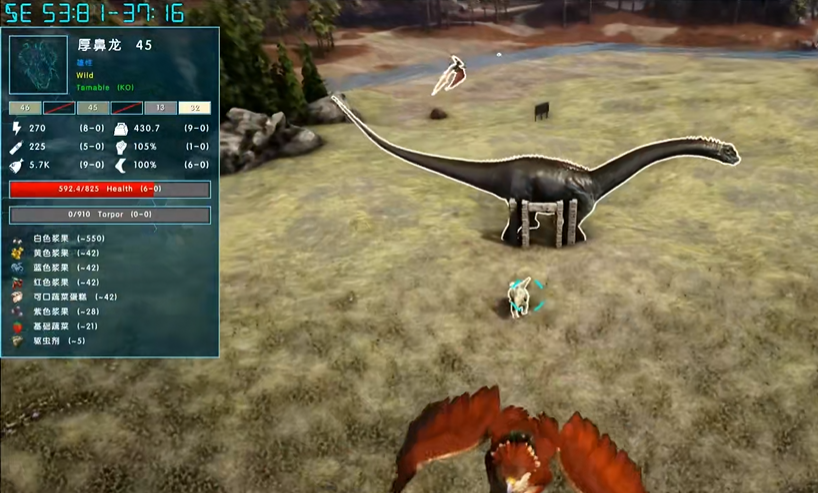Select the color region swatch labeled 13
This screenshot has width=818, height=493.
pos(158,108)
